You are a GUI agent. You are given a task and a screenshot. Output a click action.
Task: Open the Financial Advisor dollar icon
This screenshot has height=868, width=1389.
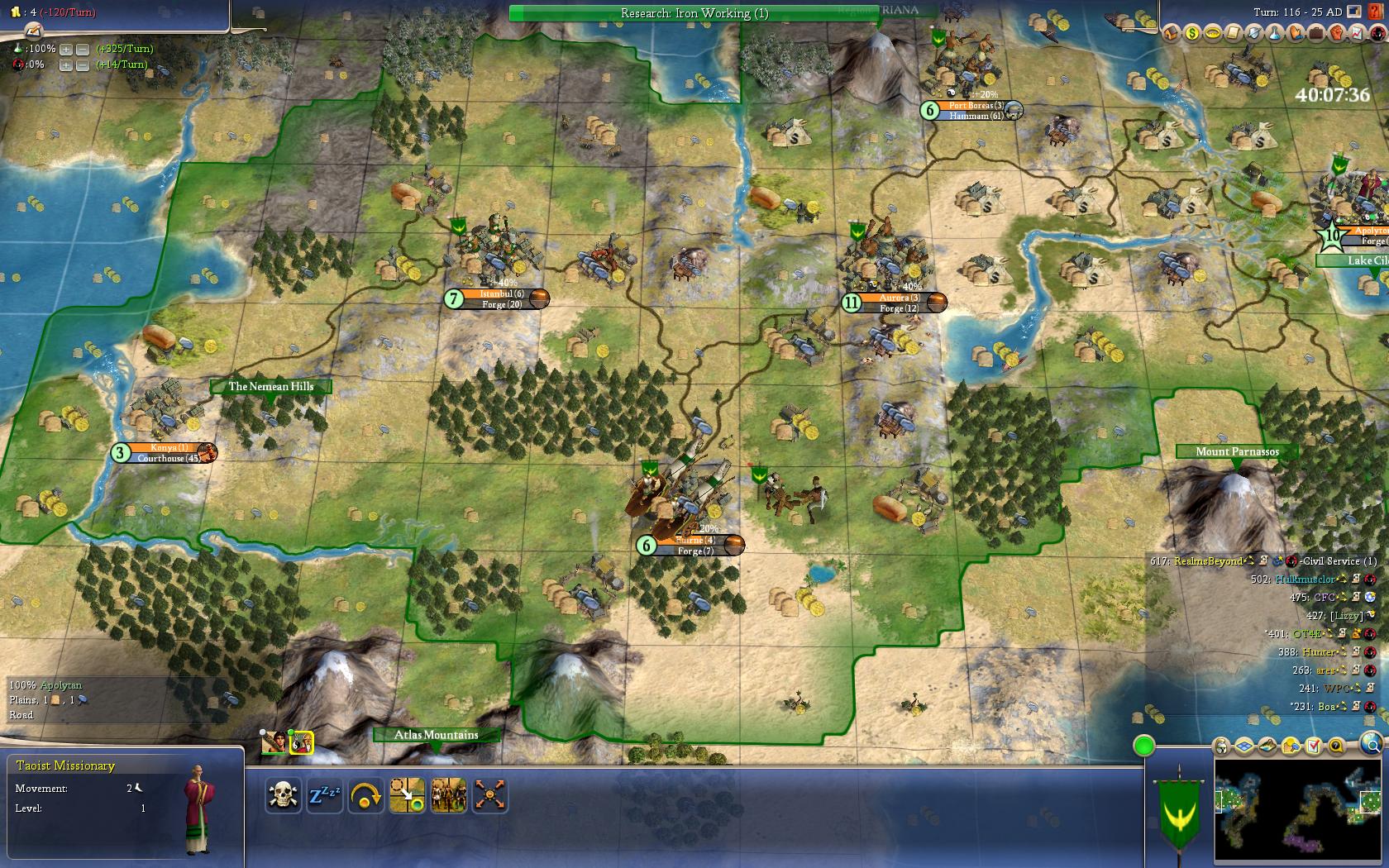coord(1191,33)
